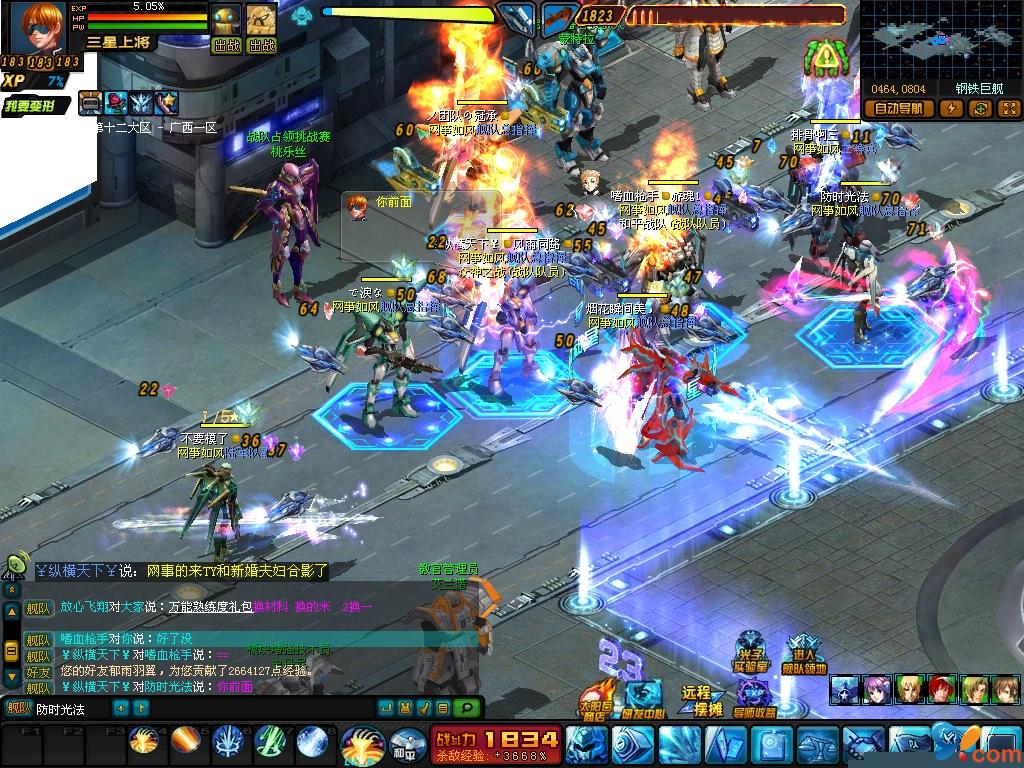The width and height of the screenshot is (1024, 768).
Task: Click the hand-holding-star buff icon
Action: (x=166, y=102)
